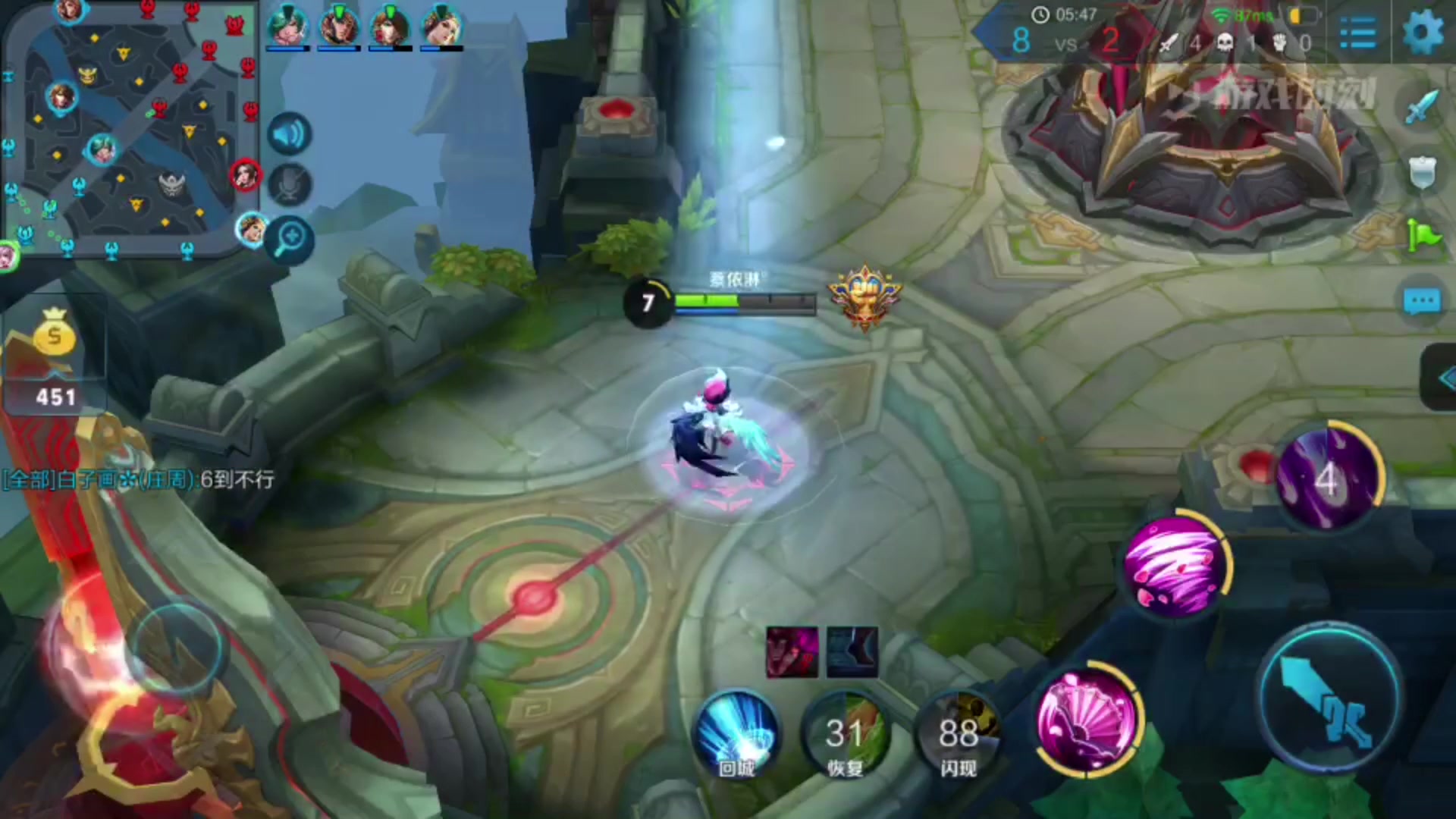Expand the collapsed side panel arrow

coord(1441,378)
